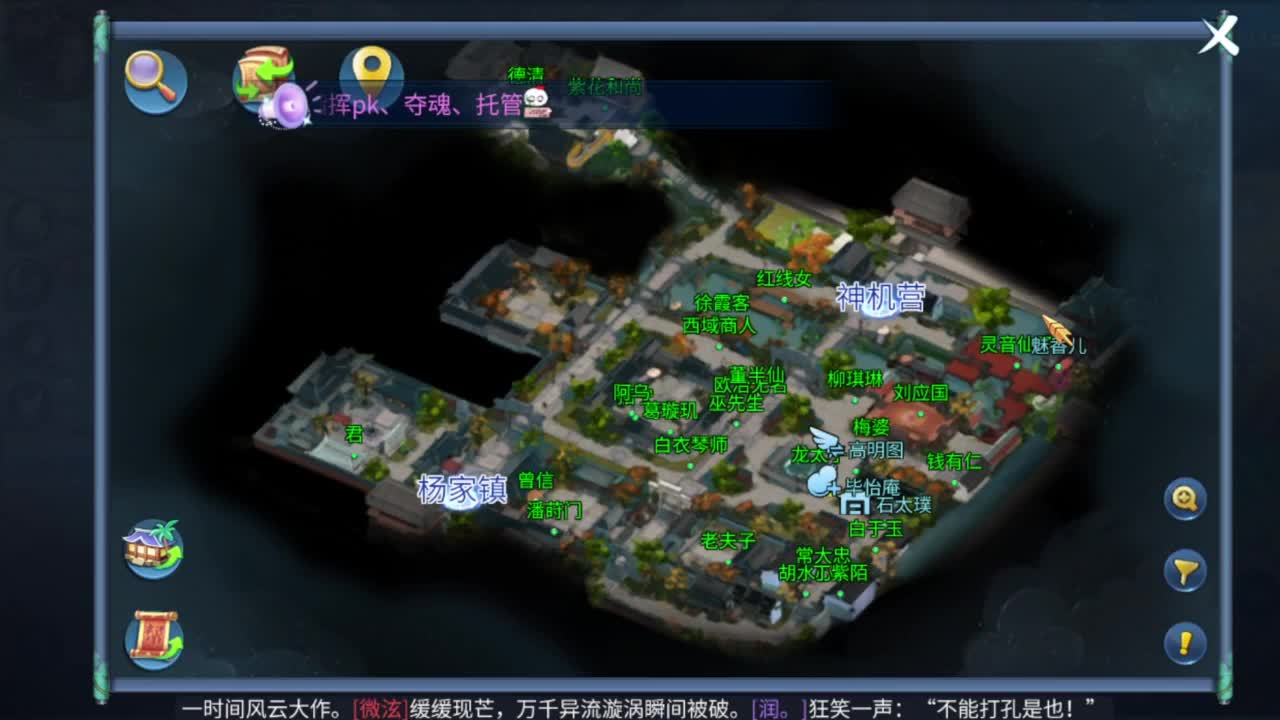Select NPC 白衣琴师 on the map
Image resolution: width=1280 pixels, height=720 pixels.
pos(692,446)
